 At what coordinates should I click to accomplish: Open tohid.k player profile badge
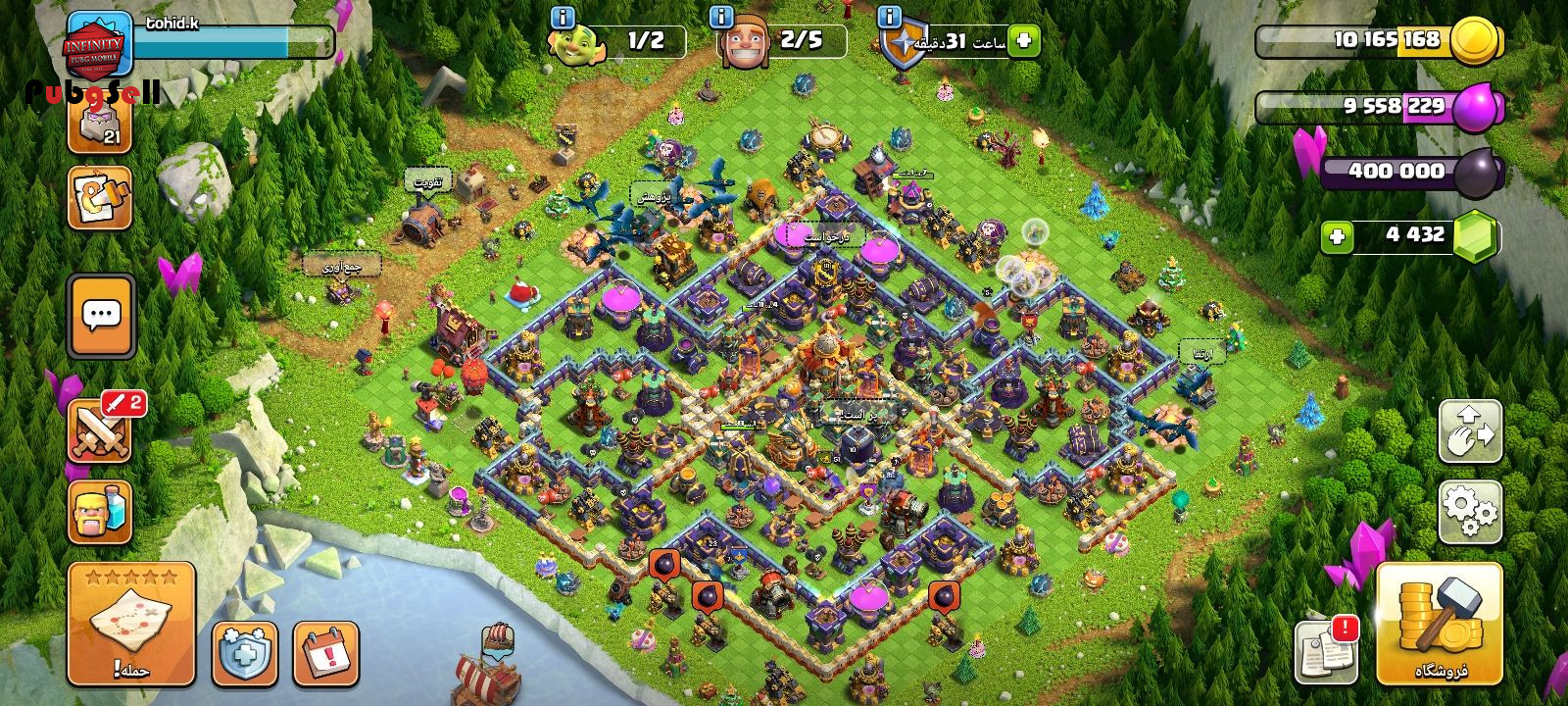98,45
